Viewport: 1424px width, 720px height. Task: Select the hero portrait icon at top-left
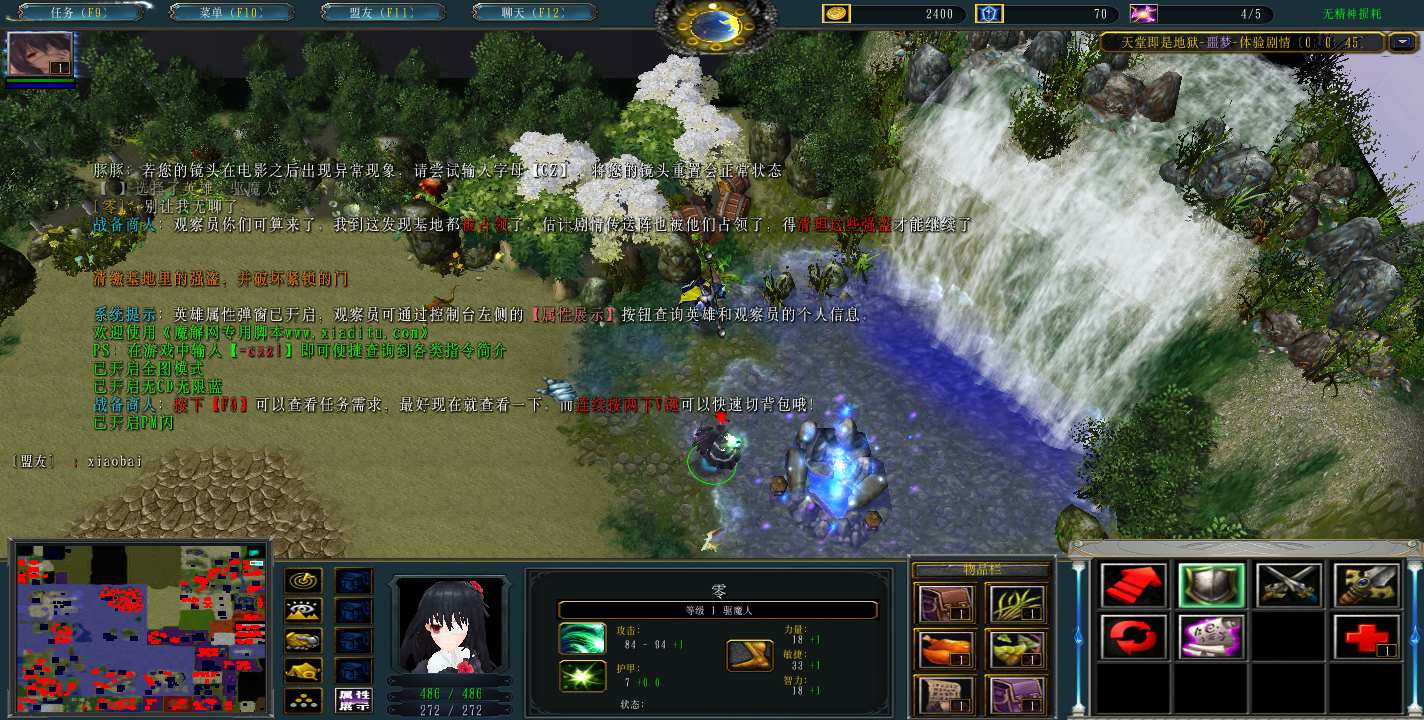click(41, 54)
